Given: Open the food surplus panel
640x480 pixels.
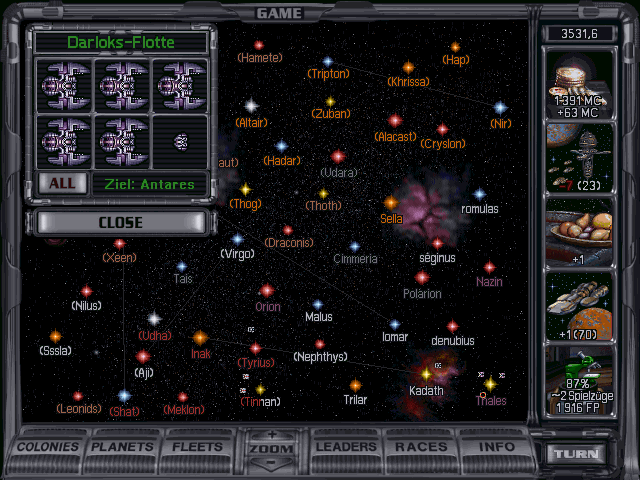Looking at the screenshot, I should (581, 230).
